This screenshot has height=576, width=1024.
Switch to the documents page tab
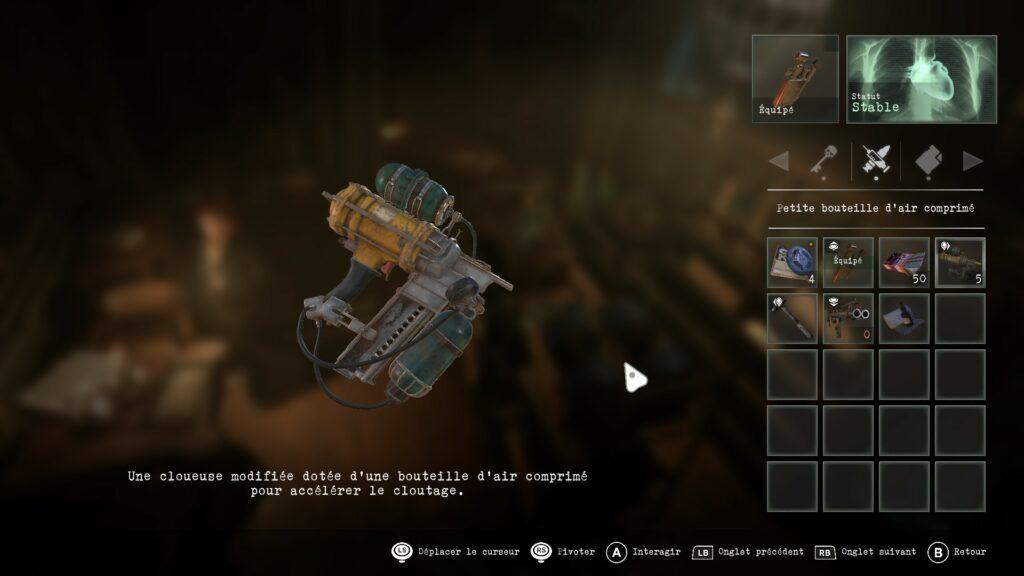click(x=927, y=160)
